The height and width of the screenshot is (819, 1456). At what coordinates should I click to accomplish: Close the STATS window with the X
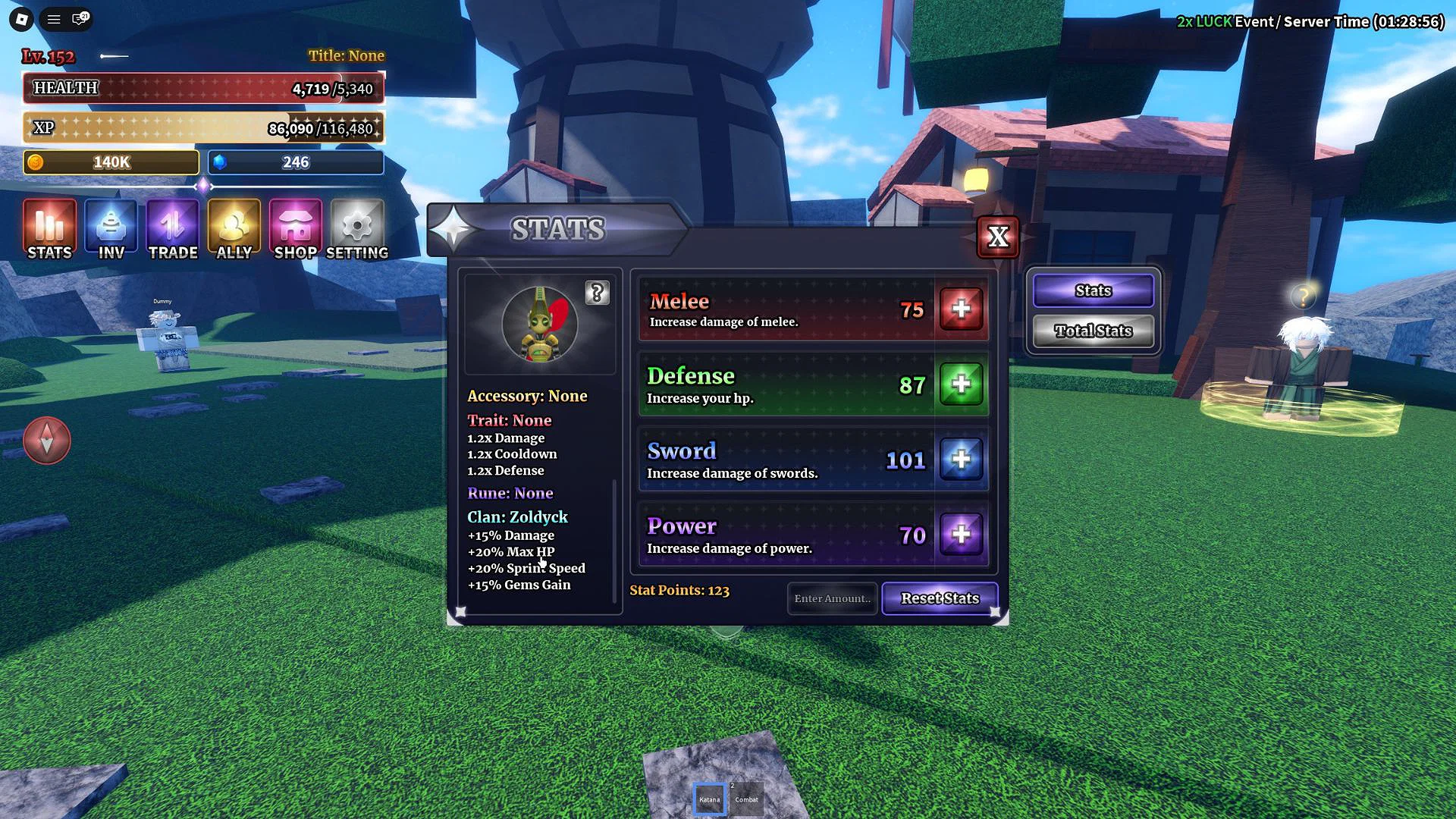click(x=998, y=237)
